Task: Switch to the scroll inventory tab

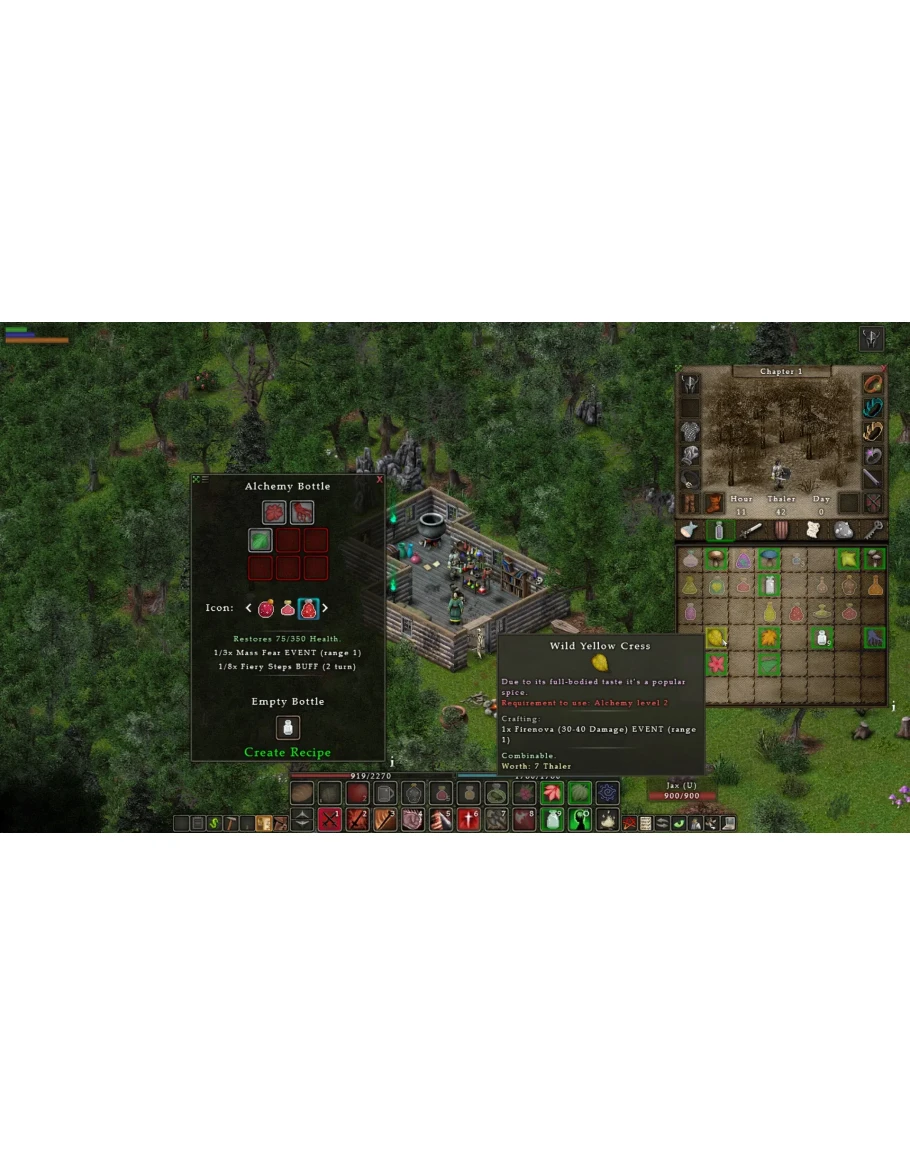Action: (x=811, y=531)
